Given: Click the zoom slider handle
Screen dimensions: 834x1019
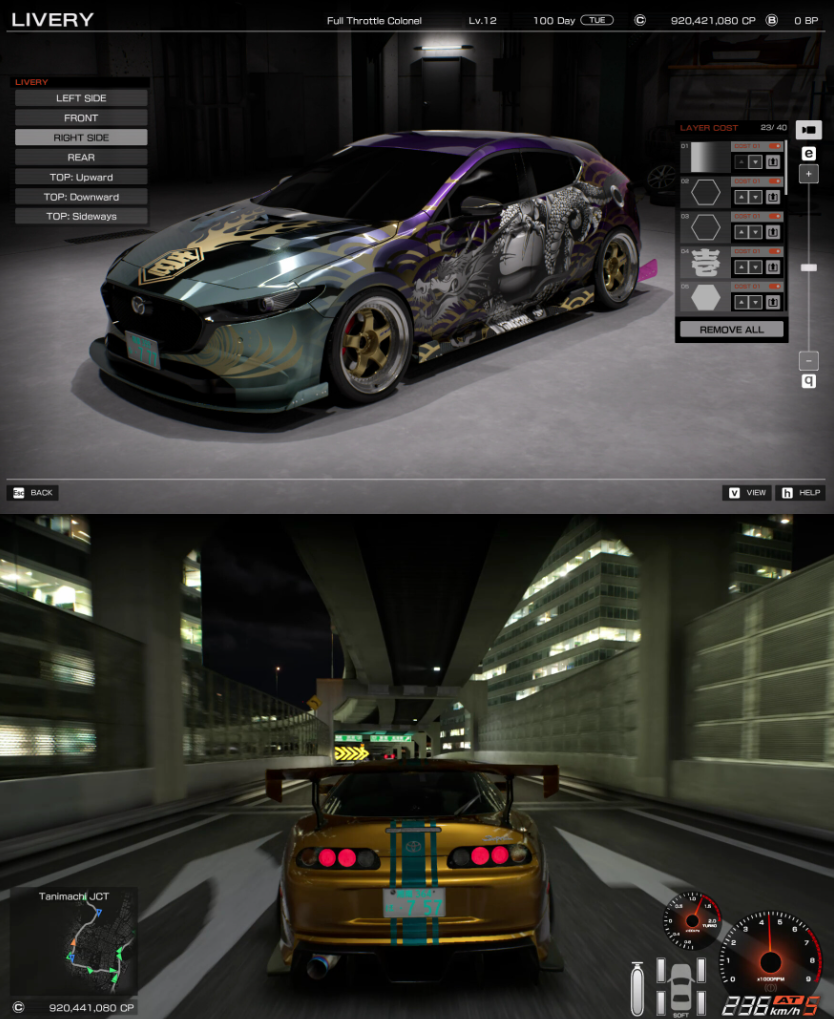Looking at the screenshot, I should [x=809, y=267].
